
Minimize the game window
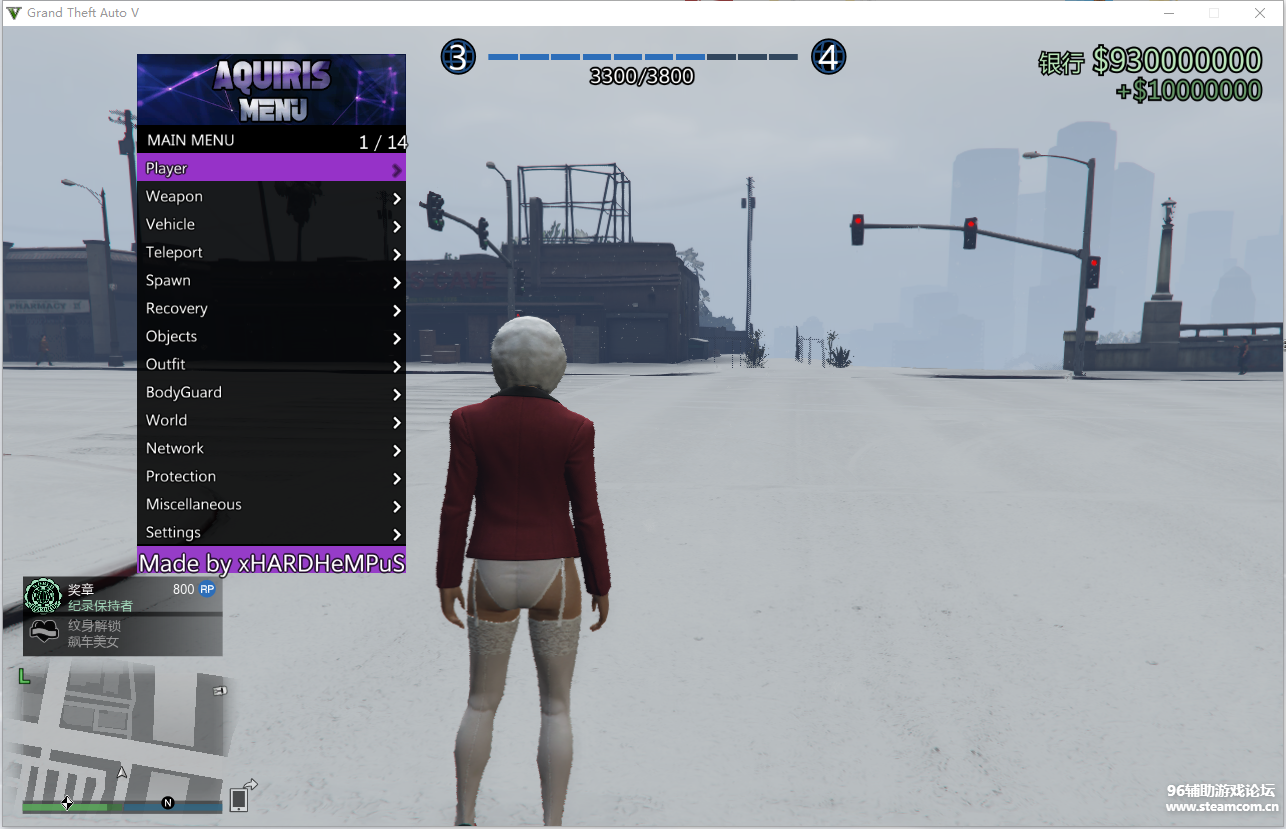click(1169, 13)
